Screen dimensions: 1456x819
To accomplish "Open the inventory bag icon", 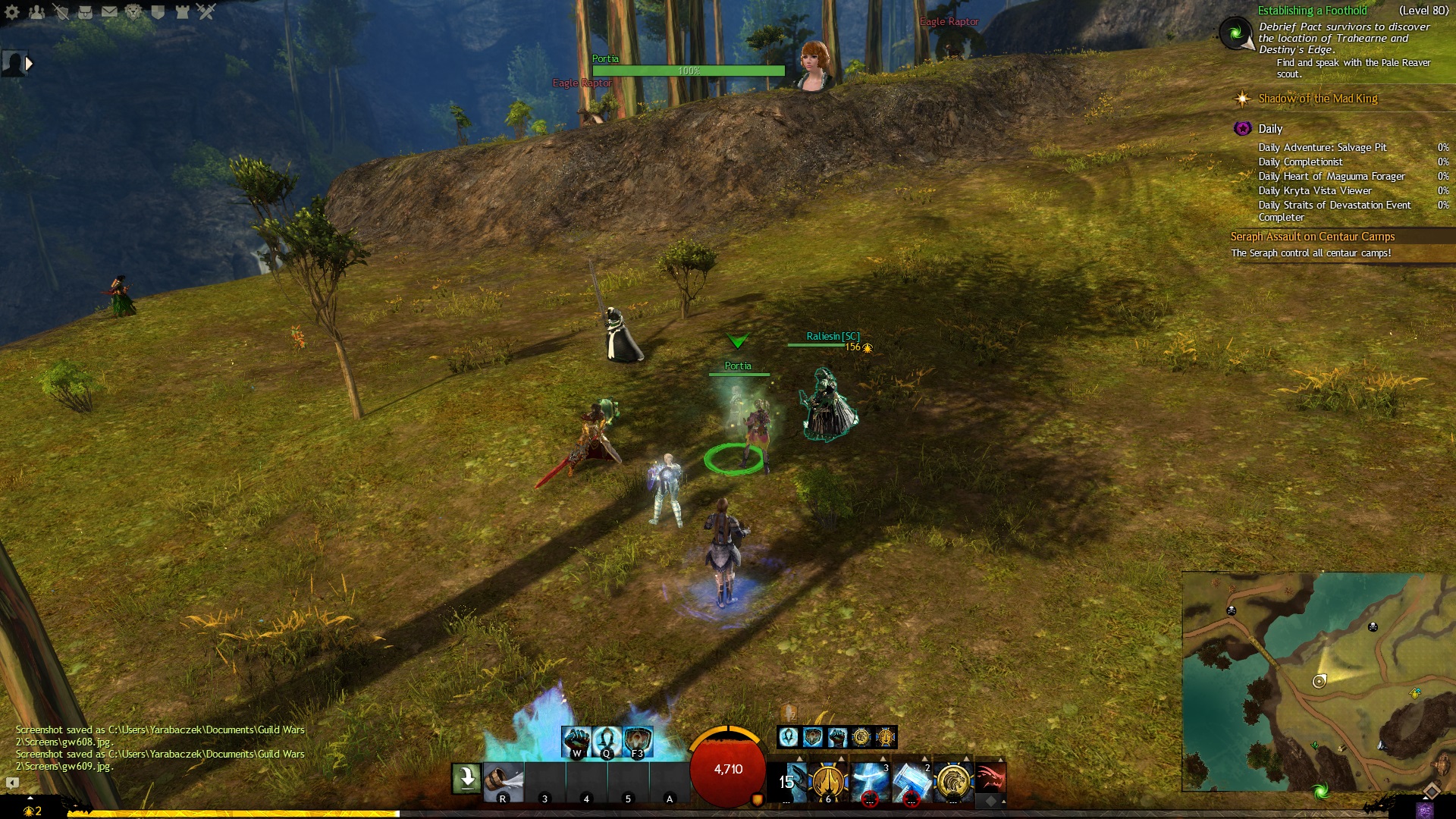I will (x=85, y=11).
